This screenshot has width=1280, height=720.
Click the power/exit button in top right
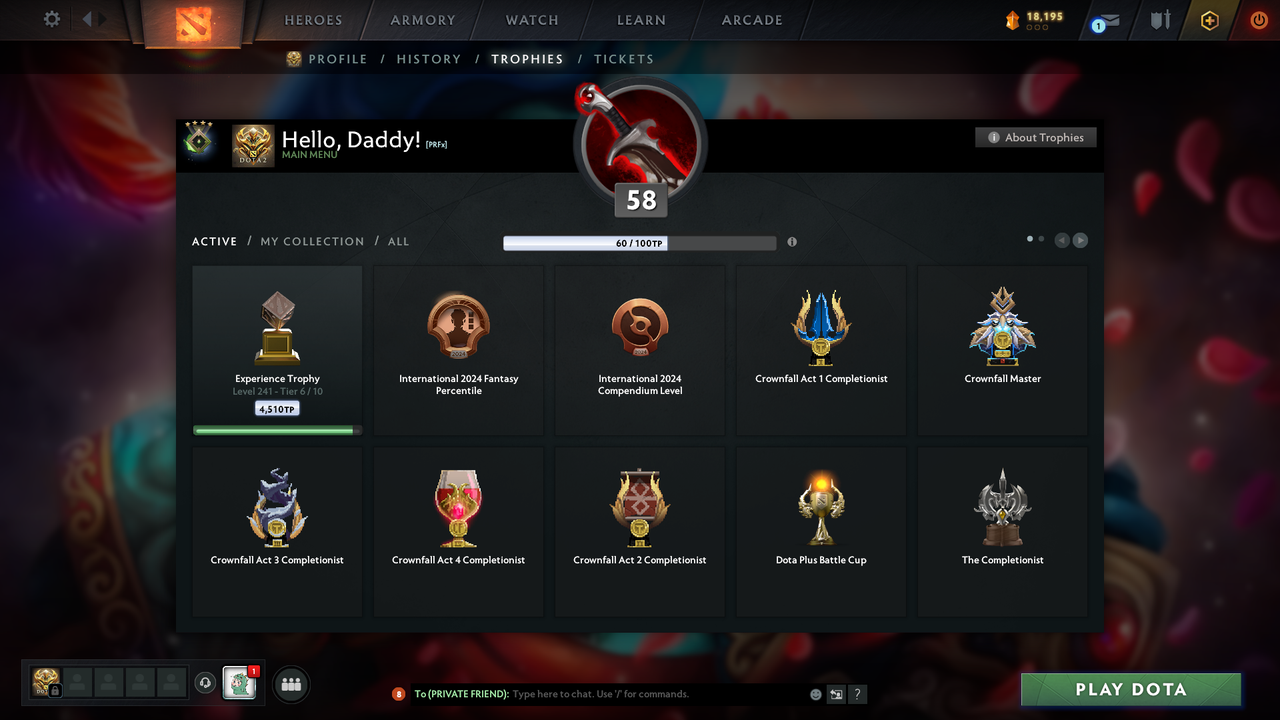1258,19
